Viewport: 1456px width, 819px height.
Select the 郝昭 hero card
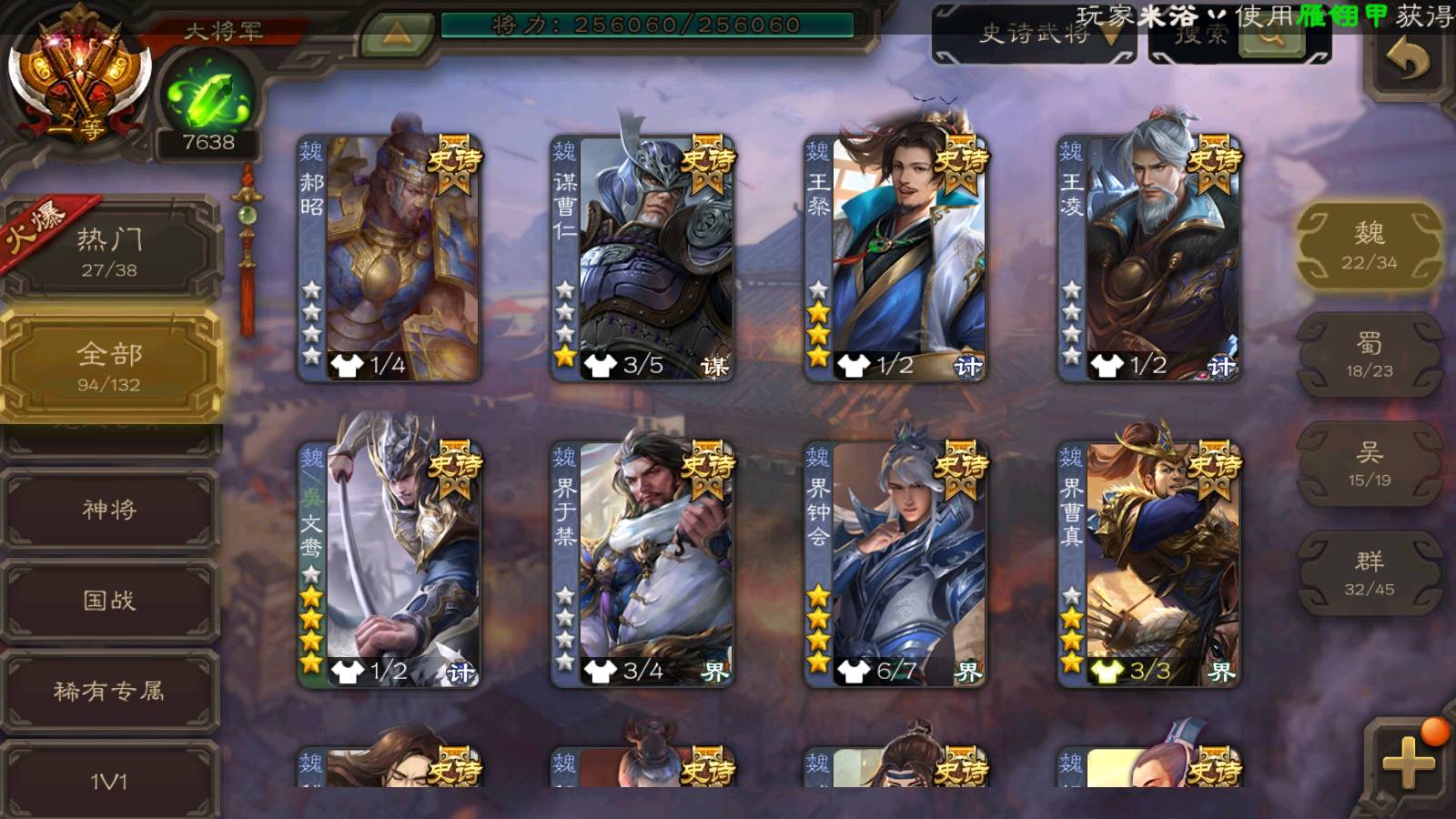click(x=389, y=259)
